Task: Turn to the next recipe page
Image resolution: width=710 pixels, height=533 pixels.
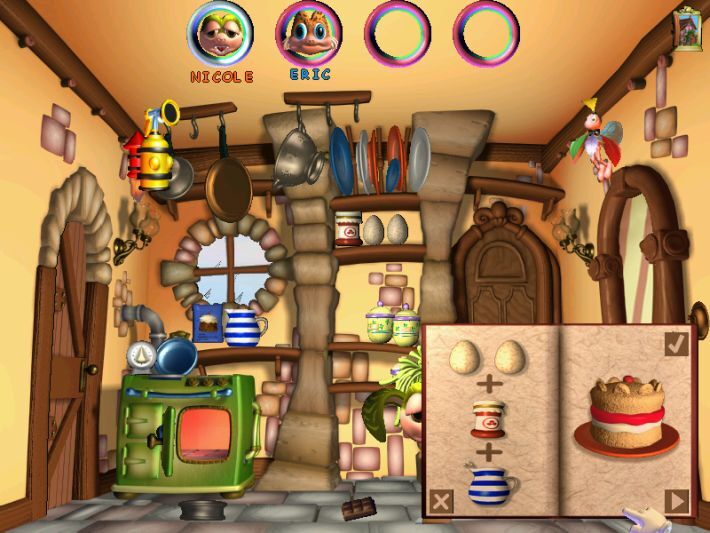Action: pyautogui.click(x=676, y=500)
